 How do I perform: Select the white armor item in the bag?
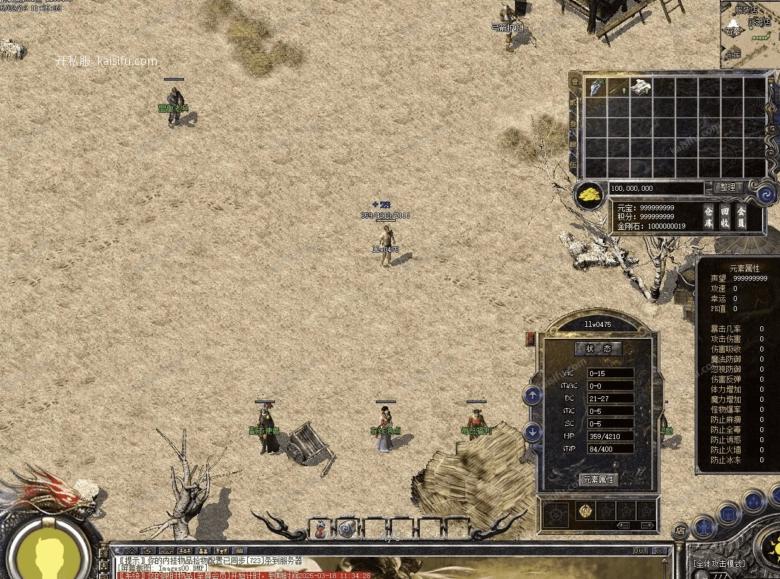(641, 88)
